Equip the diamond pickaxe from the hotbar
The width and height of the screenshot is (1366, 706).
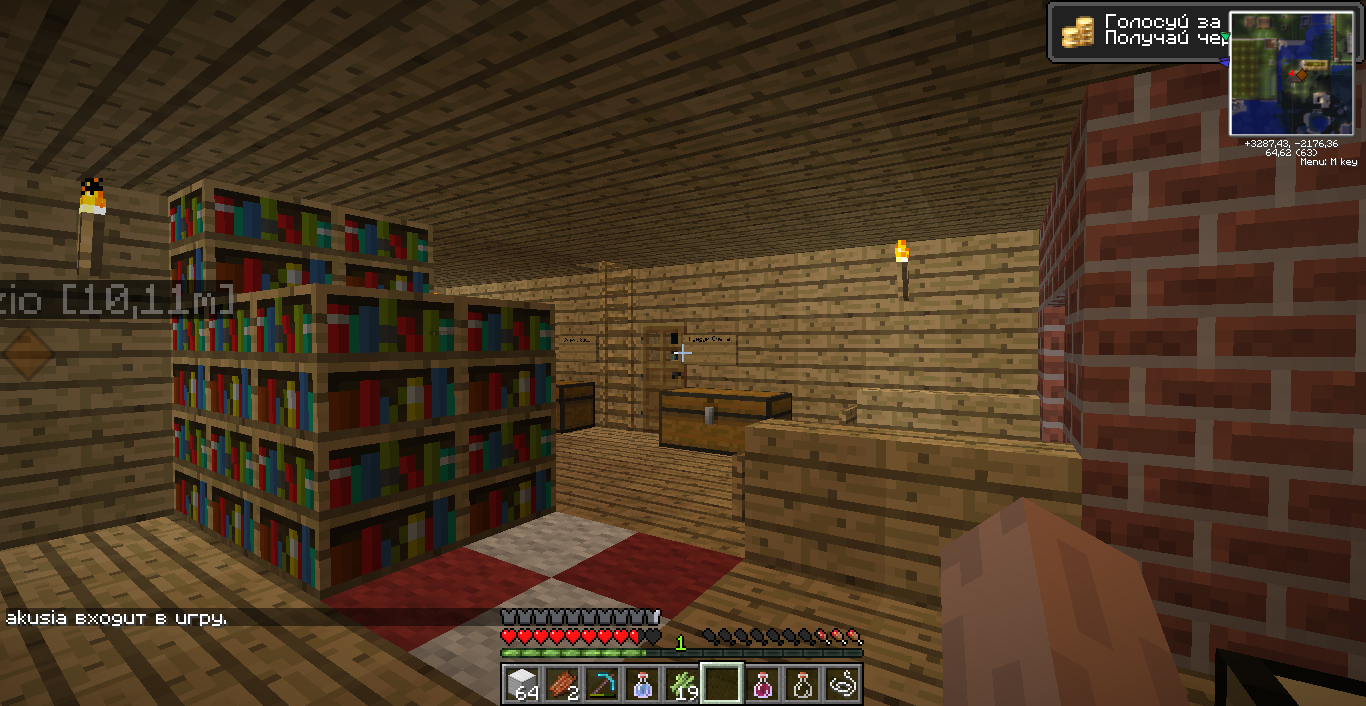pyautogui.click(x=602, y=684)
